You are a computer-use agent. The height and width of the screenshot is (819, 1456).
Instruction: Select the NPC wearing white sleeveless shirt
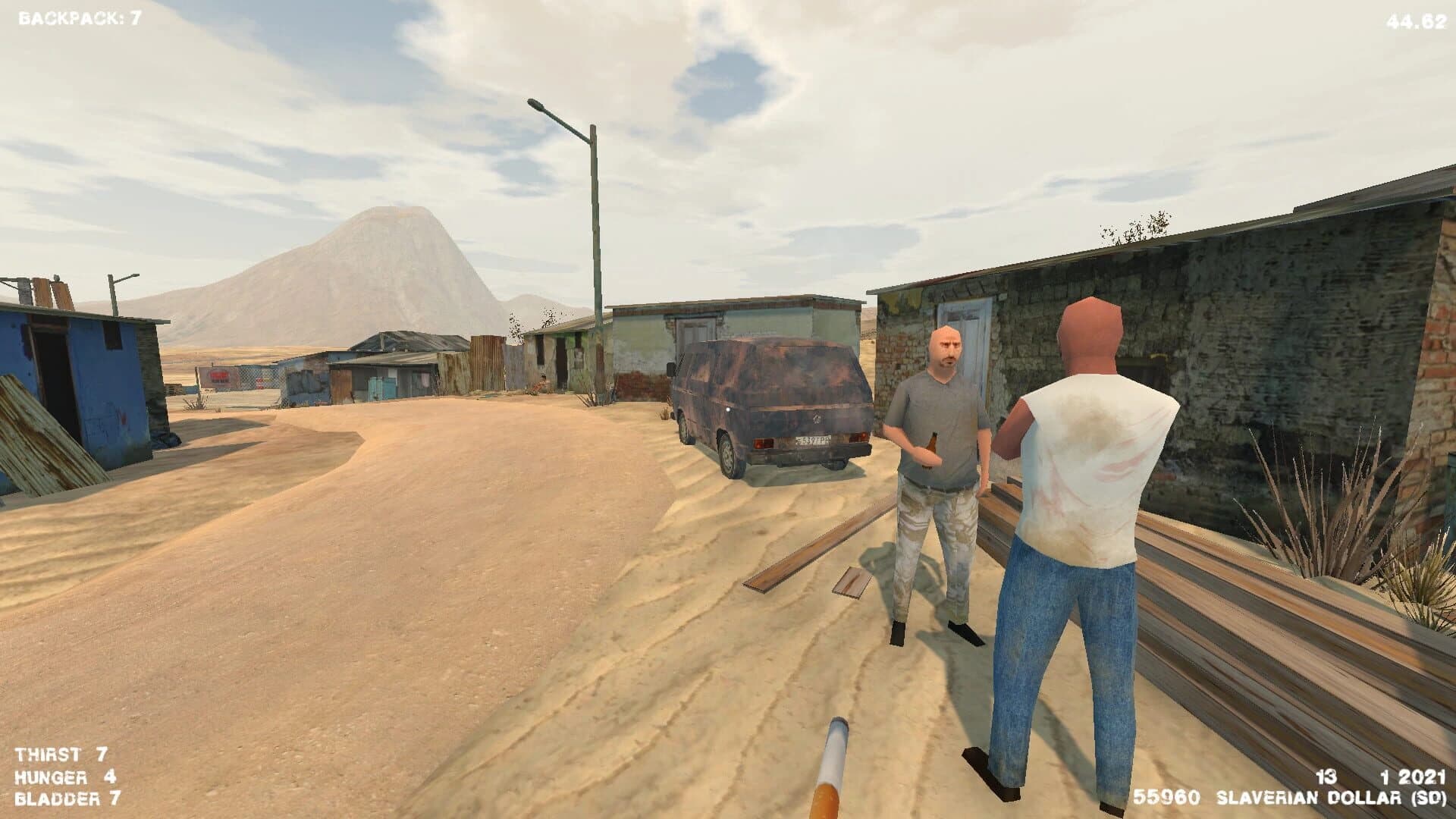click(1084, 470)
